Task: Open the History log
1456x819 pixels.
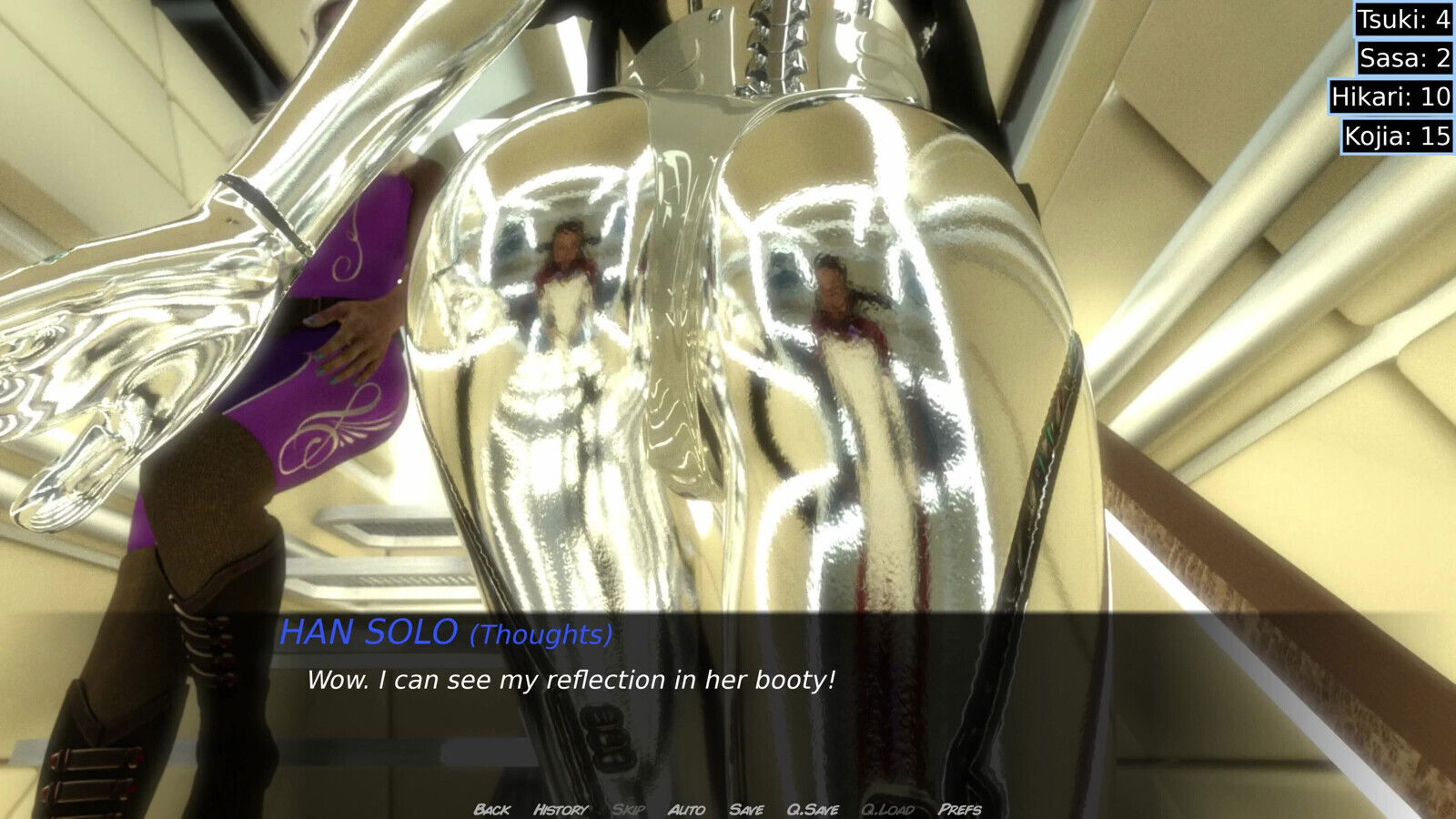Action: (560, 809)
